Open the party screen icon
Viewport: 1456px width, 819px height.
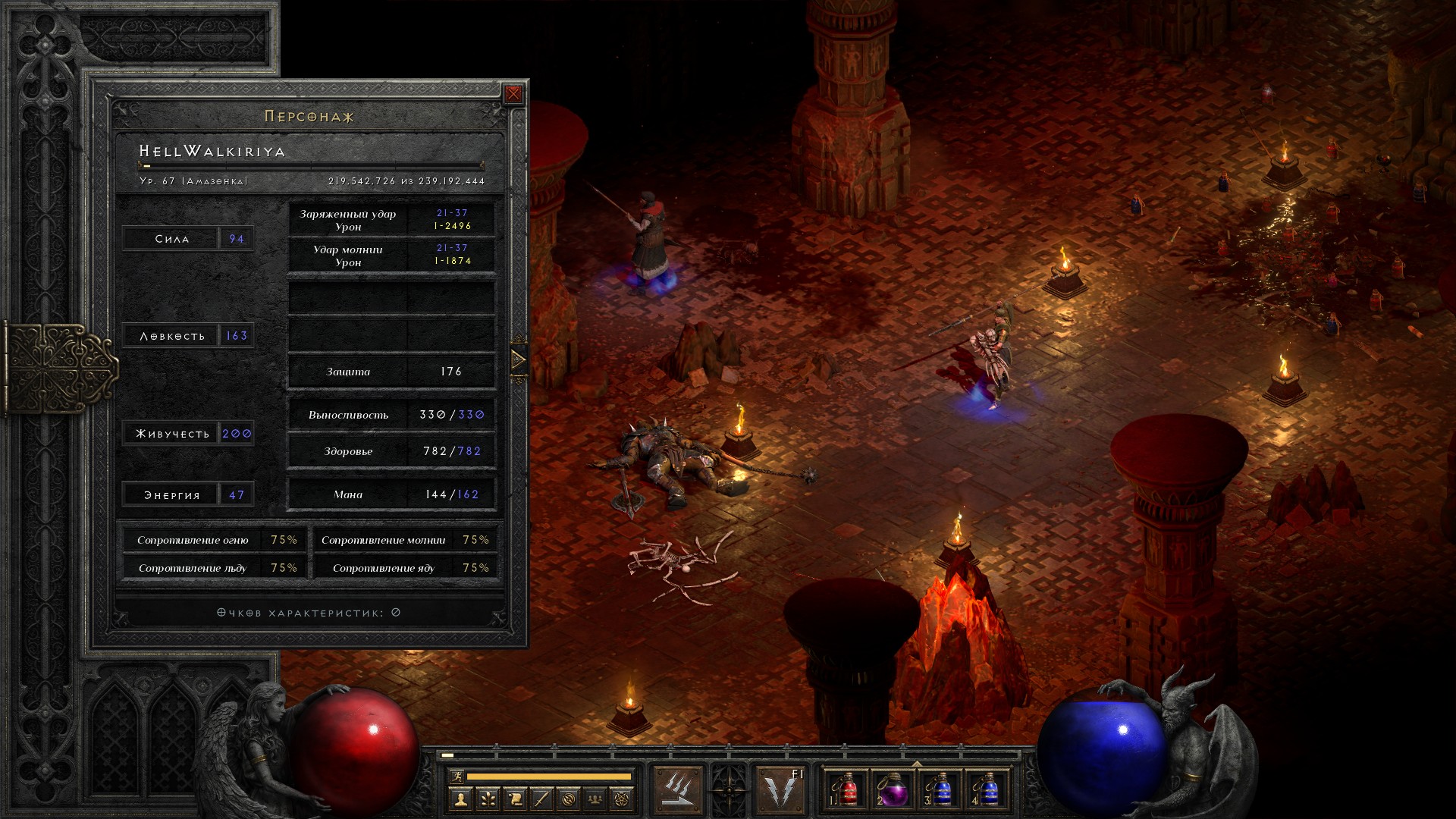pyautogui.click(x=596, y=799)
